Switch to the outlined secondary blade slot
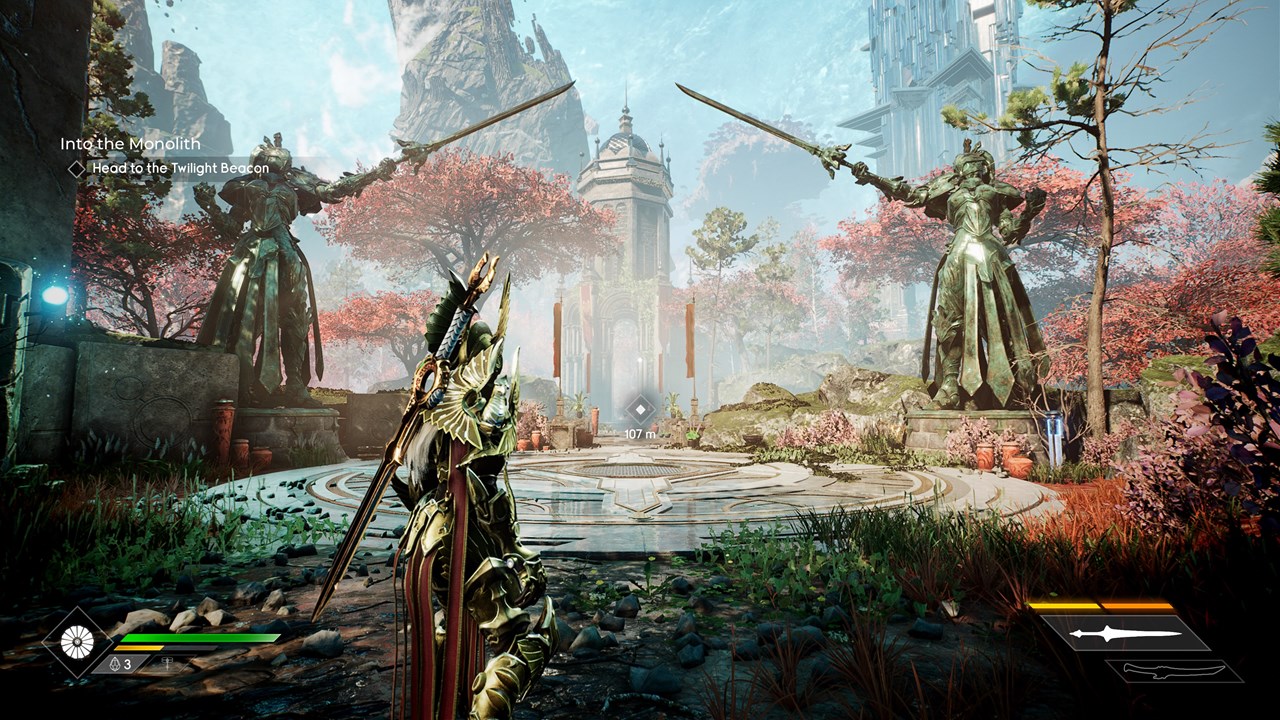Image resolution: width=1280 pixels, height=720 pixels. coord(1173,671)
